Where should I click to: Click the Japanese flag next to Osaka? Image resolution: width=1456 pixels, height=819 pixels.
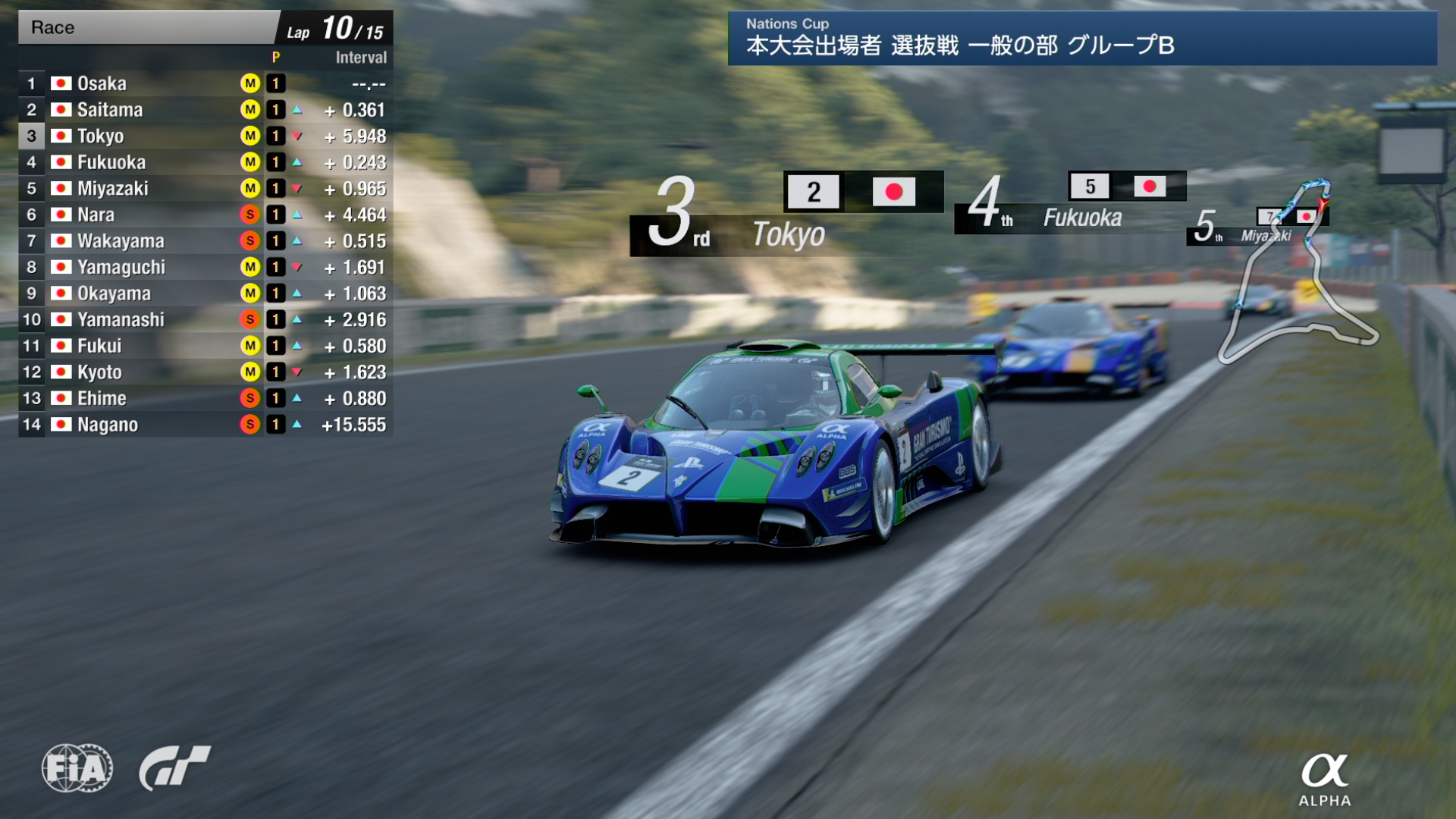pyautogui.click(x=60, y=83)
